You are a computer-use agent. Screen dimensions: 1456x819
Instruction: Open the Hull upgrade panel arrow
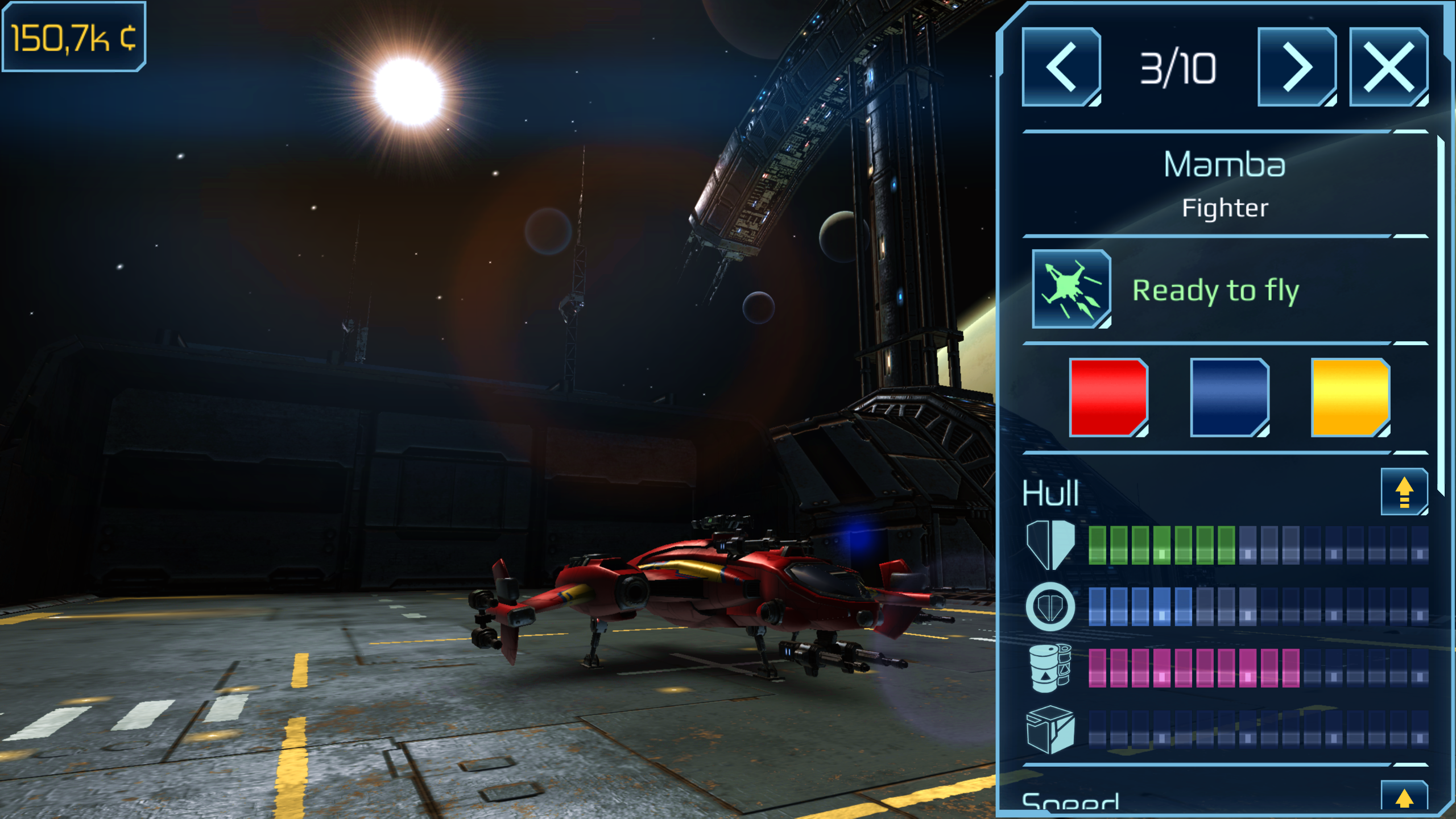[x=1405, y=492]
